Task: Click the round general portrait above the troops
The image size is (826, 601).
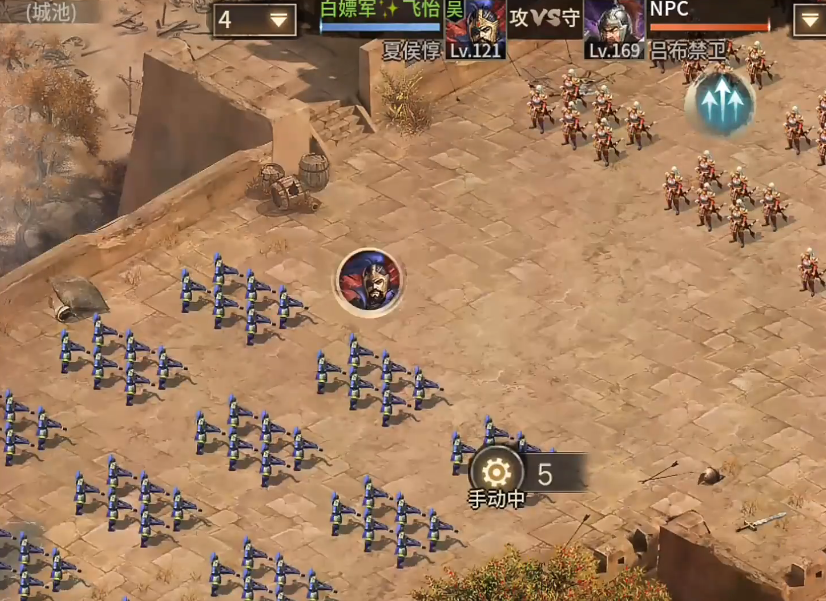Action: 369,282
